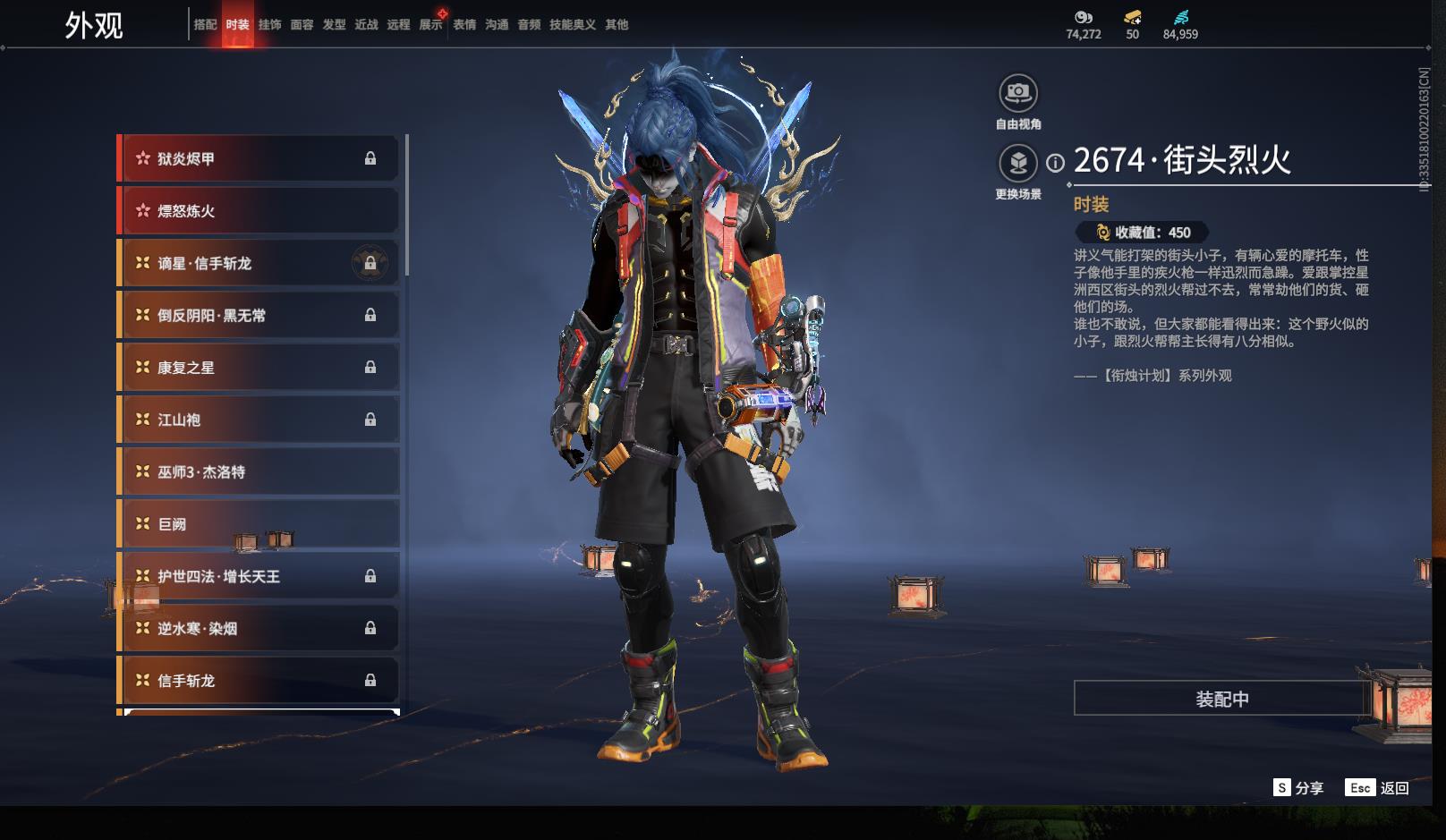Show the 技能奥义 tab
Screen dimensions: 1446x840
pos(572,25)
